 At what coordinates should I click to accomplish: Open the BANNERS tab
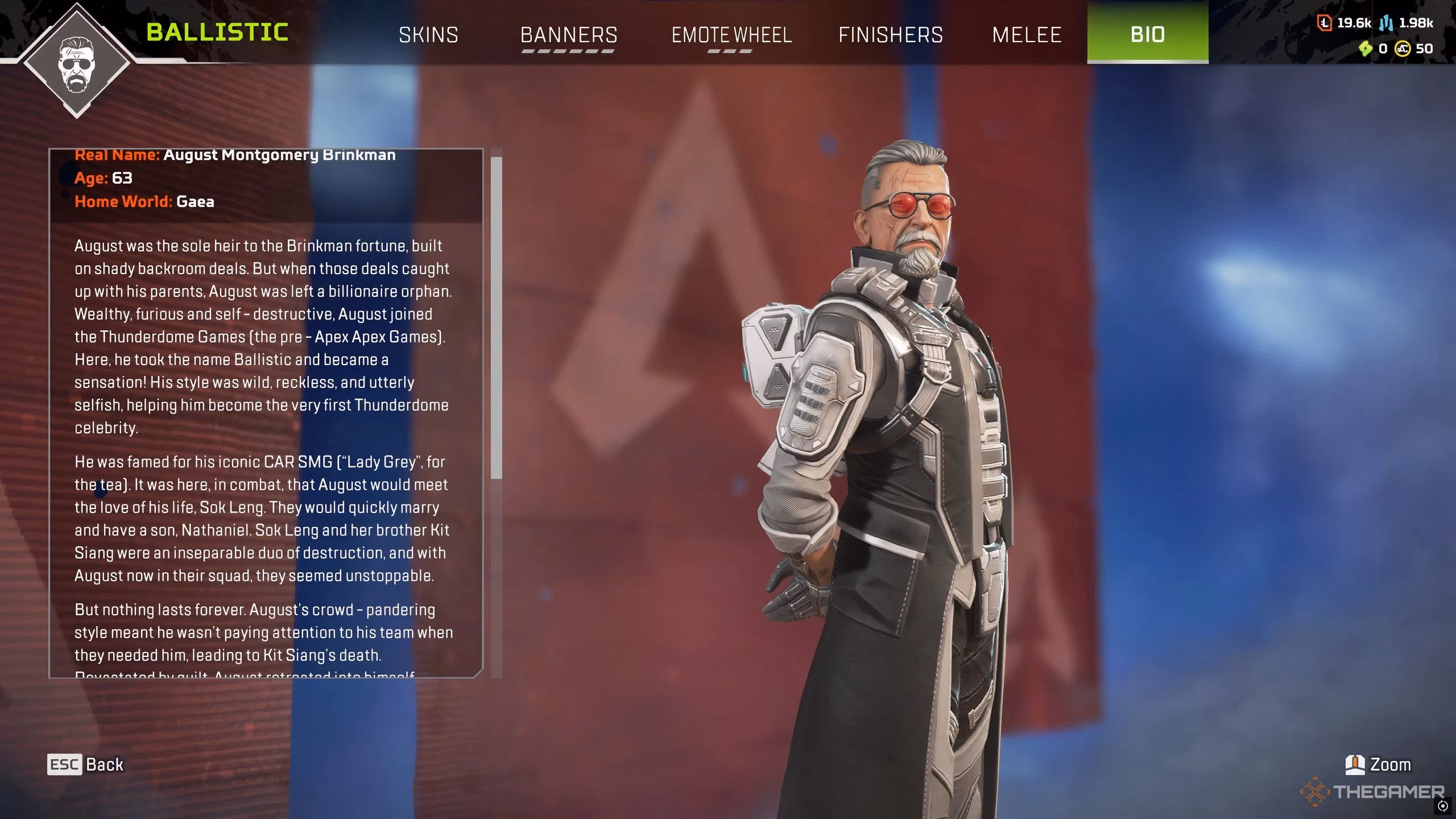569,35
